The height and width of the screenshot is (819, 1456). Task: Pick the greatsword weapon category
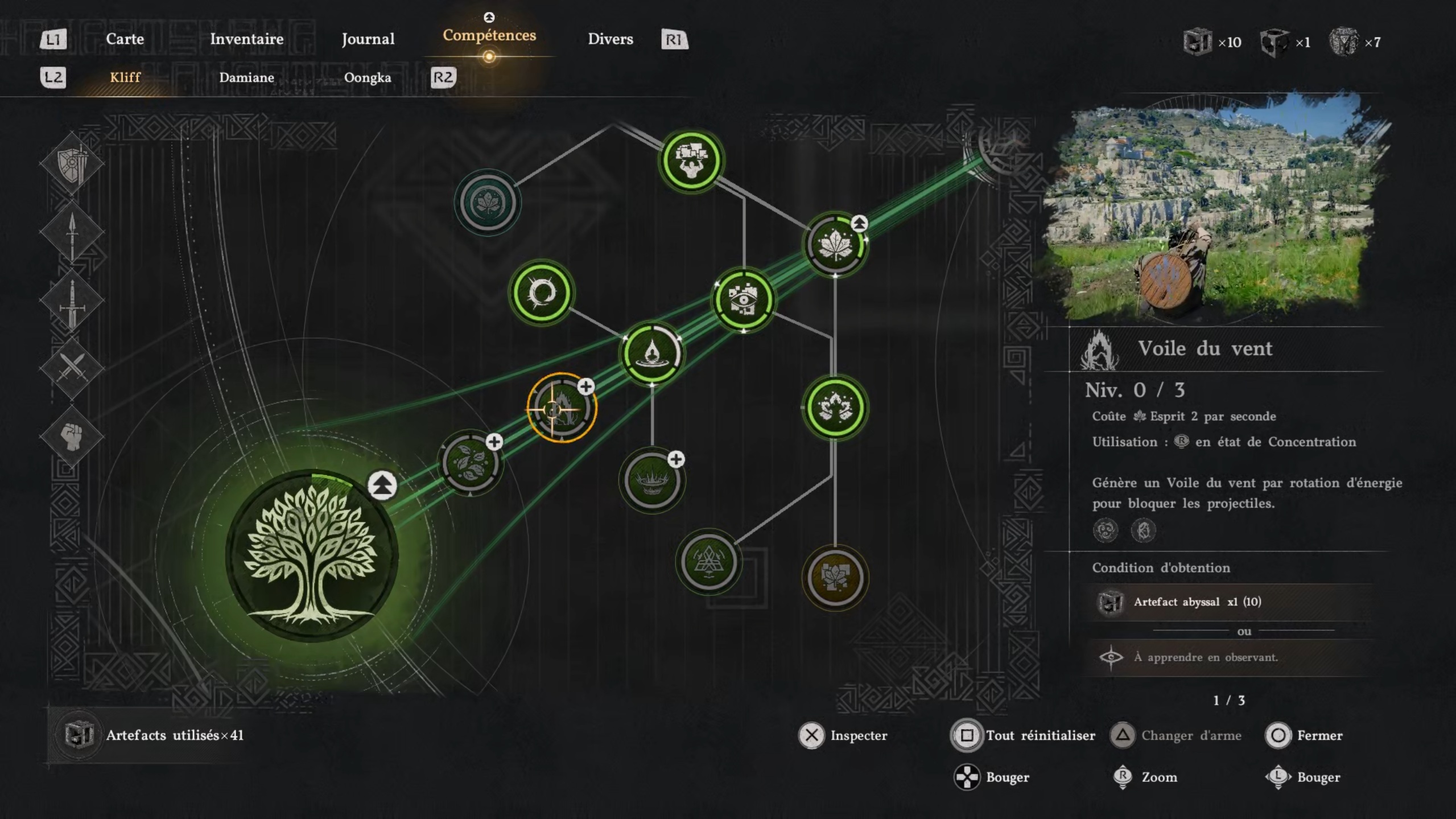(72, 301)
